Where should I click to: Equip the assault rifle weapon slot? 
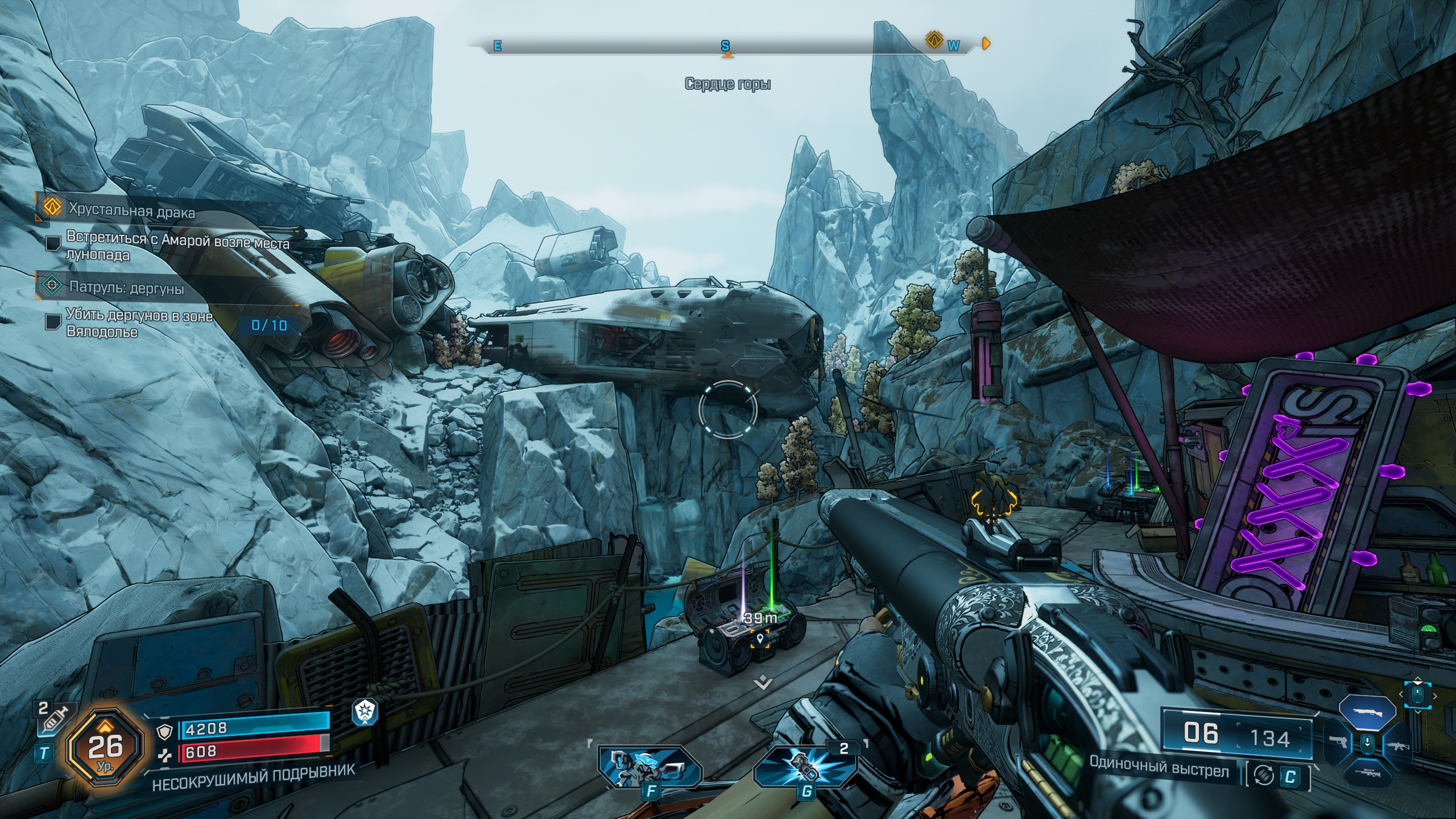1397,745
